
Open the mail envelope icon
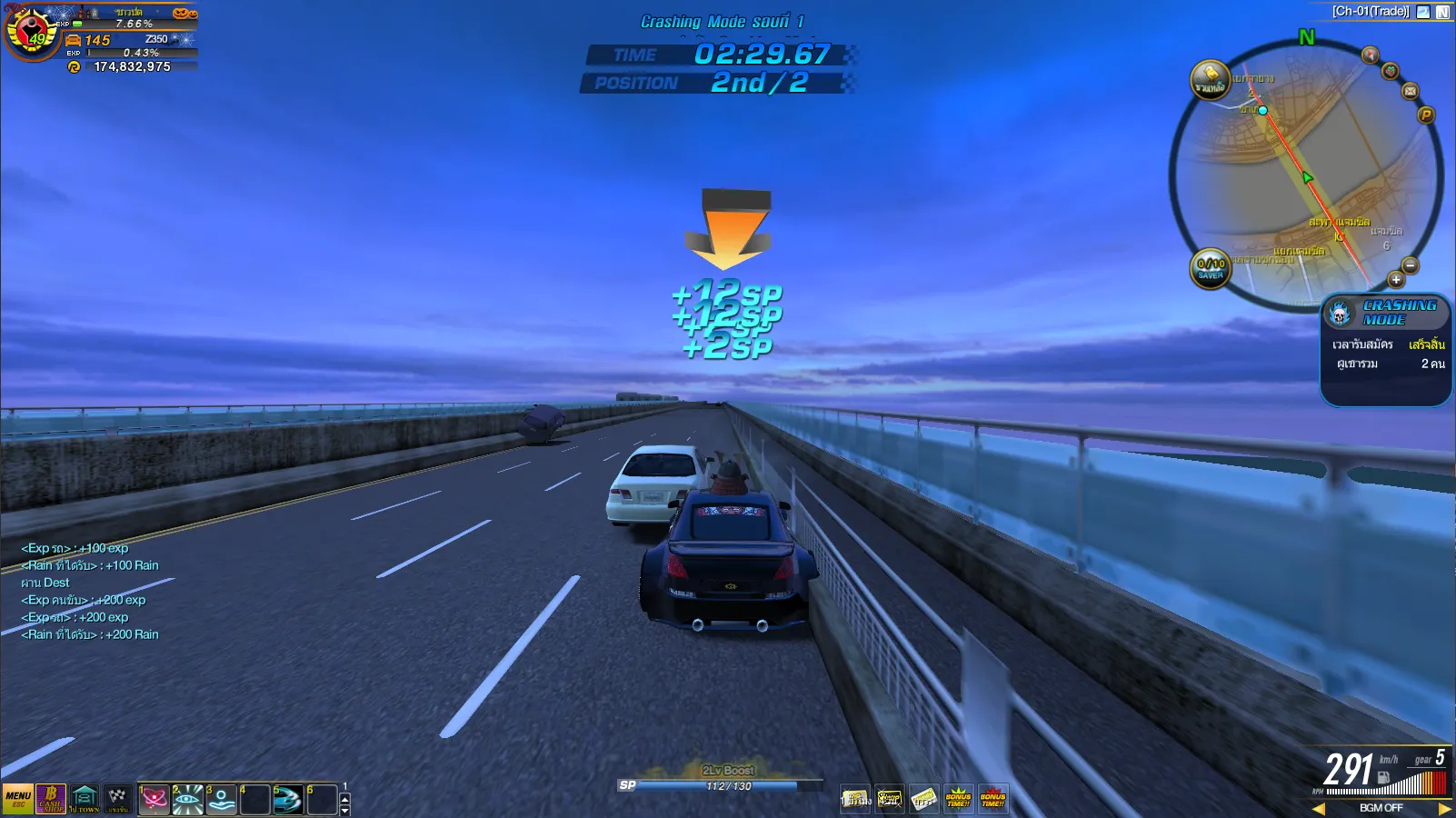[1411, 91]
